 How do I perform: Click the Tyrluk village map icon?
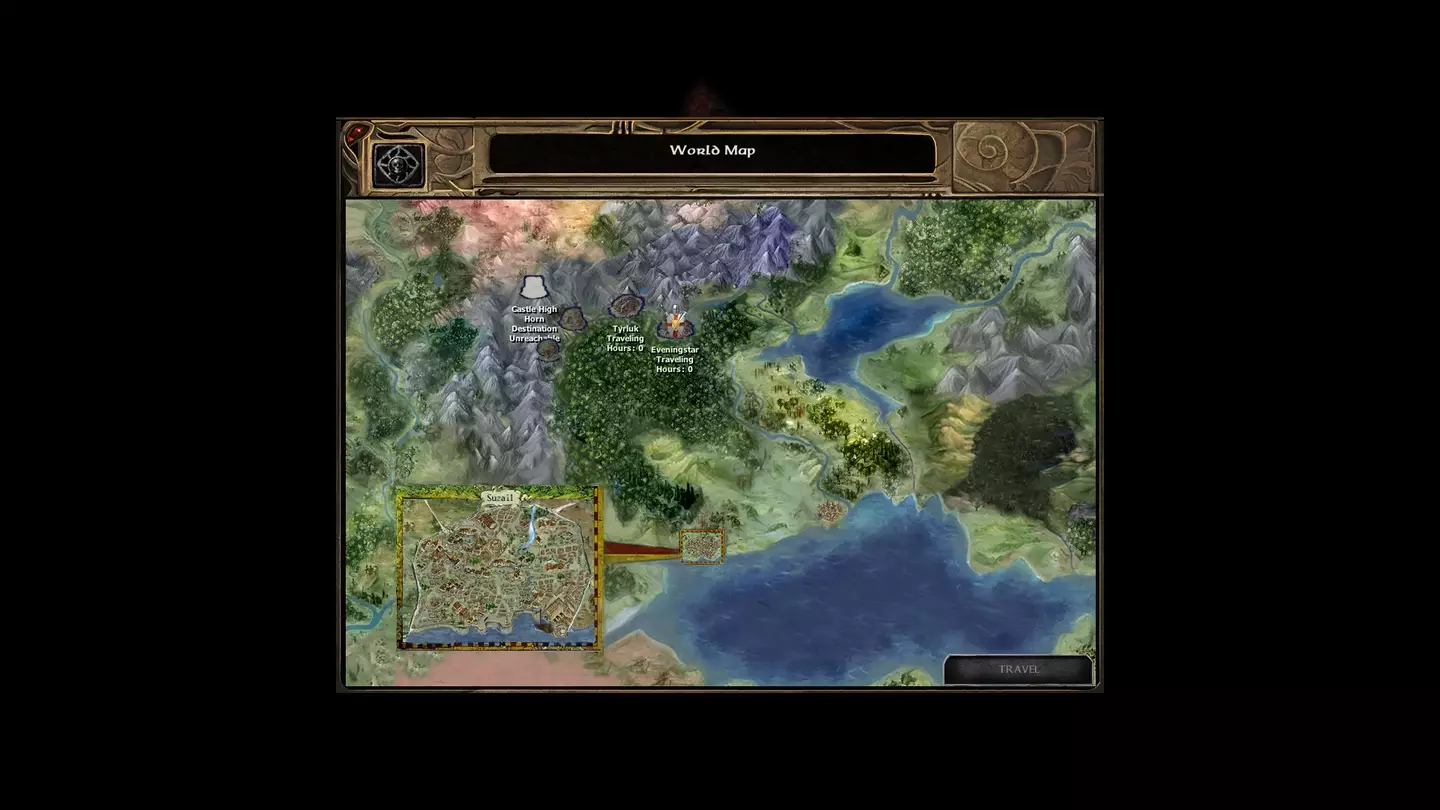coord(626,306)
